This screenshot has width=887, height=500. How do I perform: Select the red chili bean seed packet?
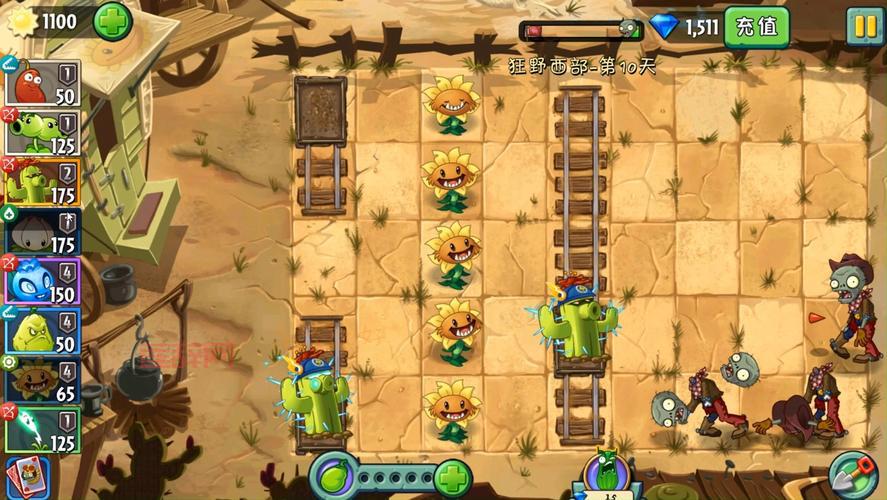pyautogui.click(x=42, y=83)
